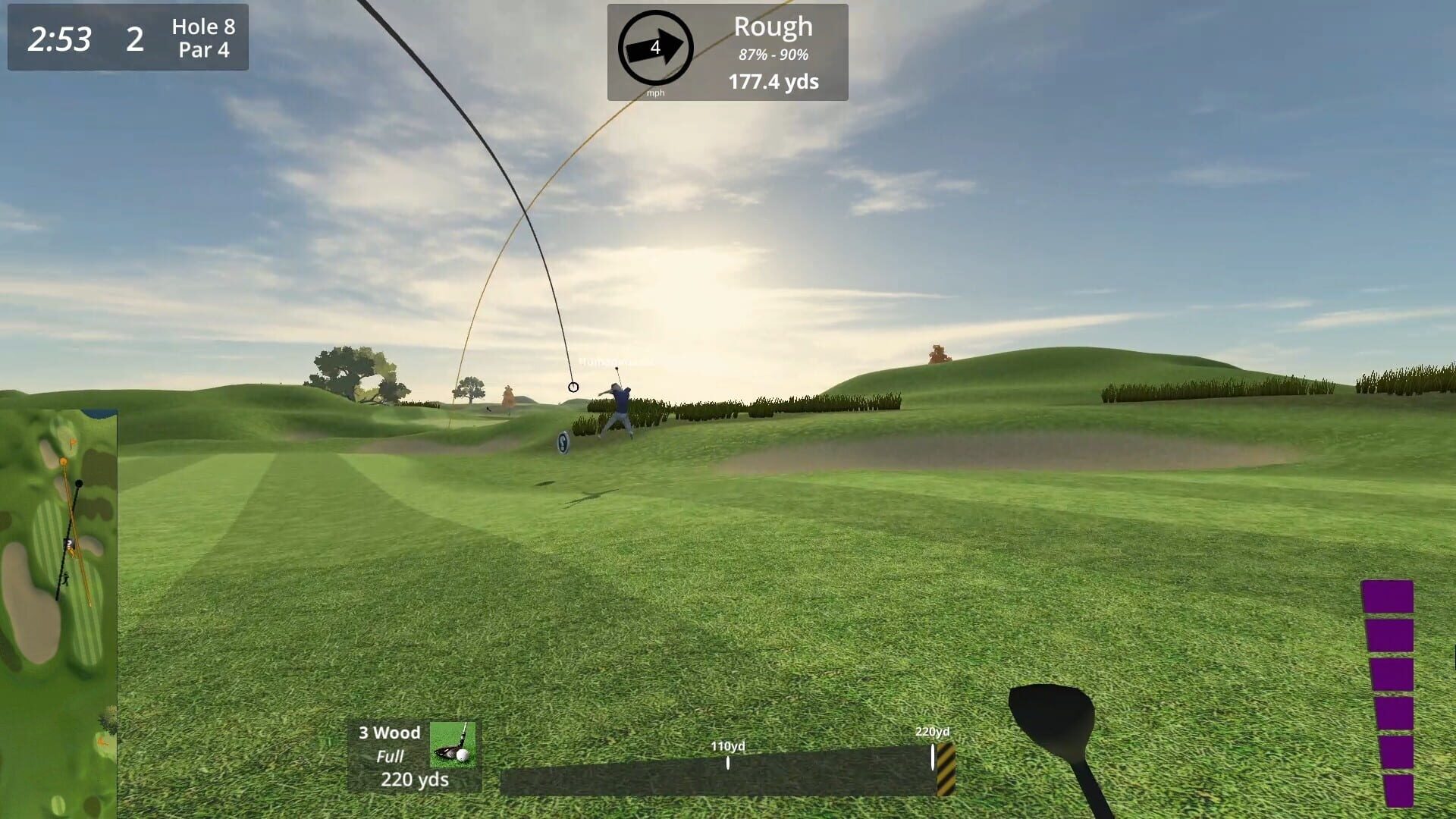Click the black aim marker on the minimap
Screen dimensions: 1456x819
(78, 483)
